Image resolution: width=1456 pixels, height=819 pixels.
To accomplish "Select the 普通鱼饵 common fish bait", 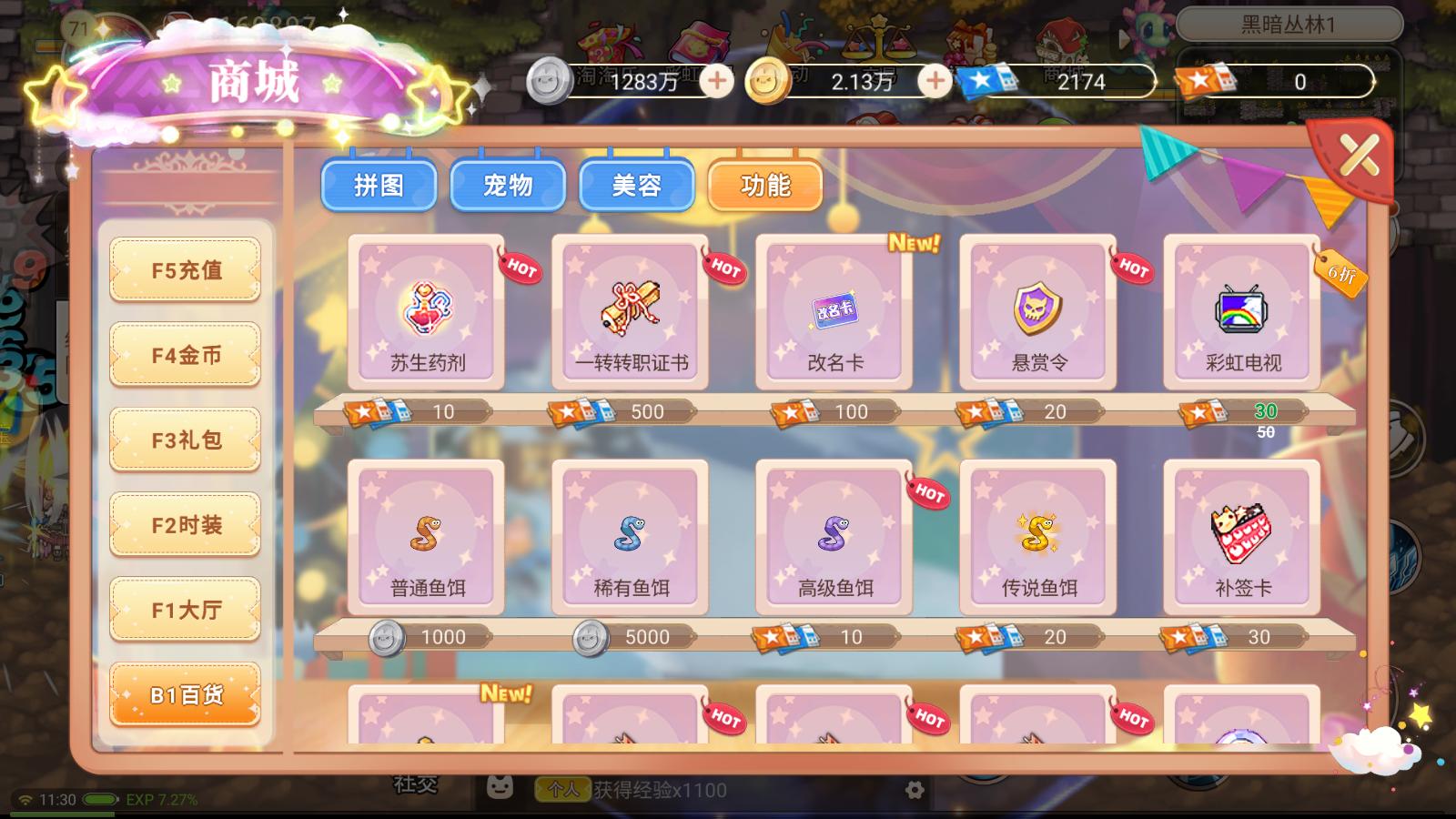I will 428,537.
